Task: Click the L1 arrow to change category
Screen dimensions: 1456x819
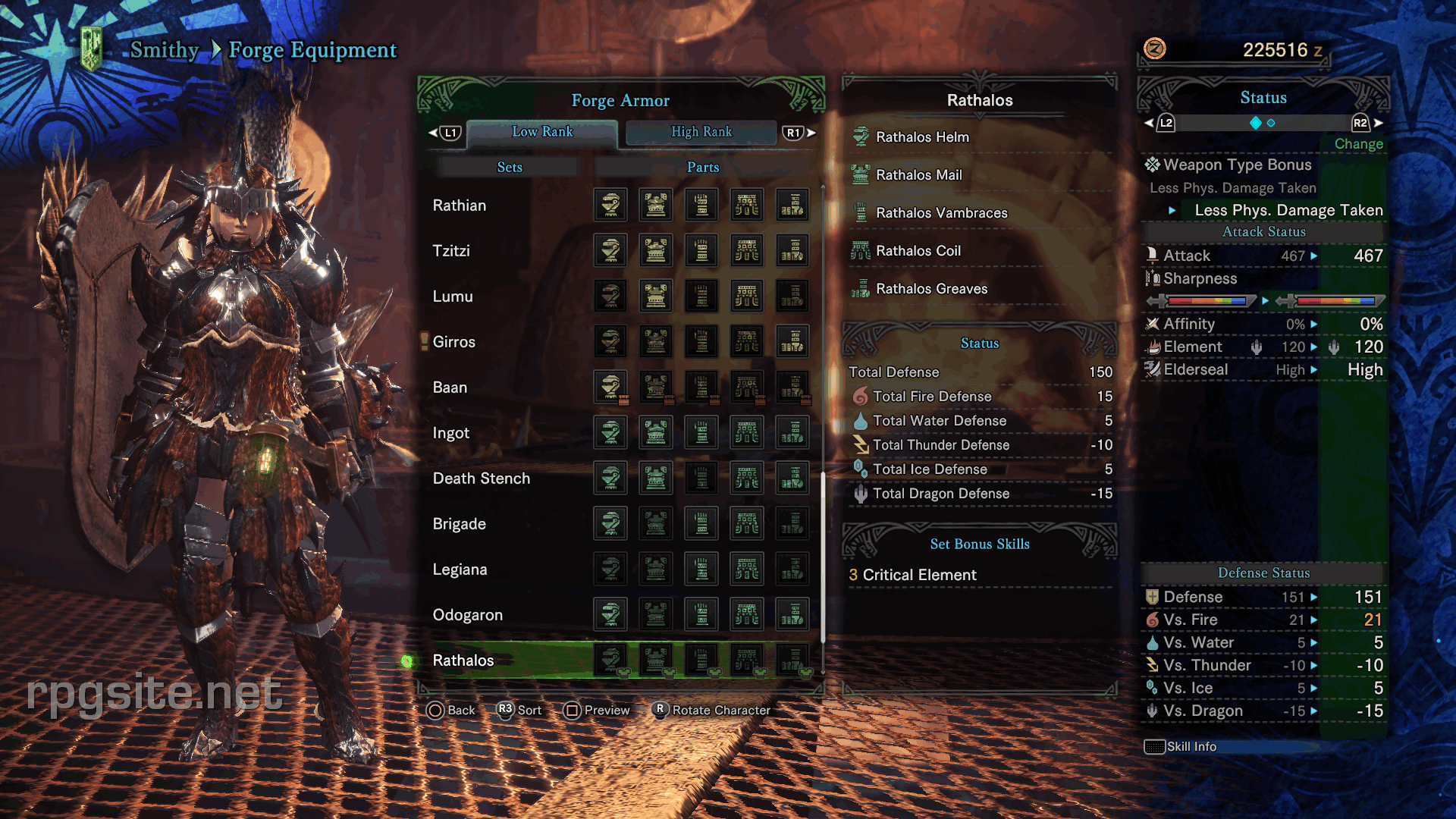Action: [x=449, y=132]
